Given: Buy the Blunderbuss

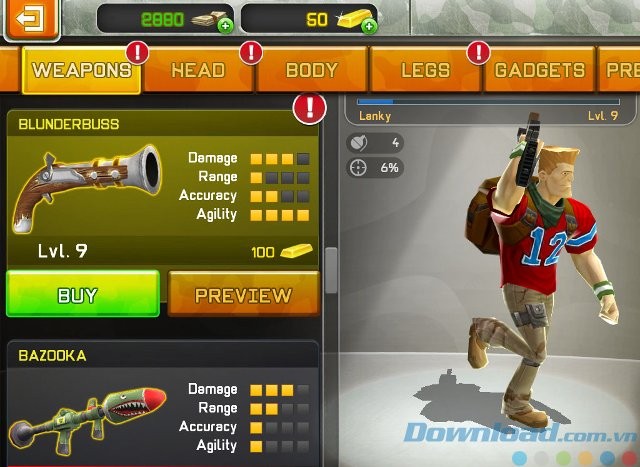Looking at the screenshot, I should [x=82, y=295].
